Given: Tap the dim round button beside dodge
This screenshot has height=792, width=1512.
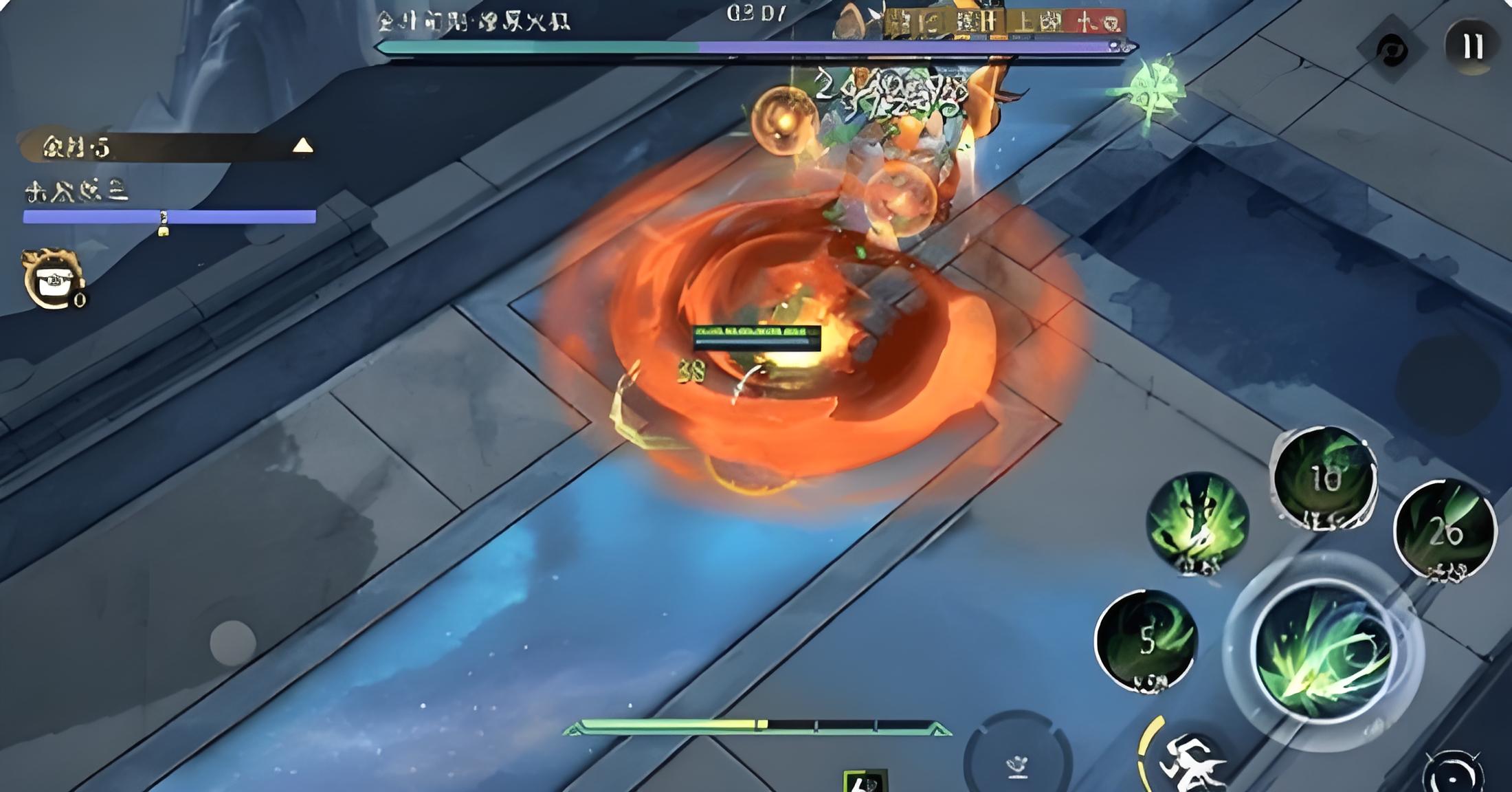Looking at the screenshot, I should click(1017, 760).
